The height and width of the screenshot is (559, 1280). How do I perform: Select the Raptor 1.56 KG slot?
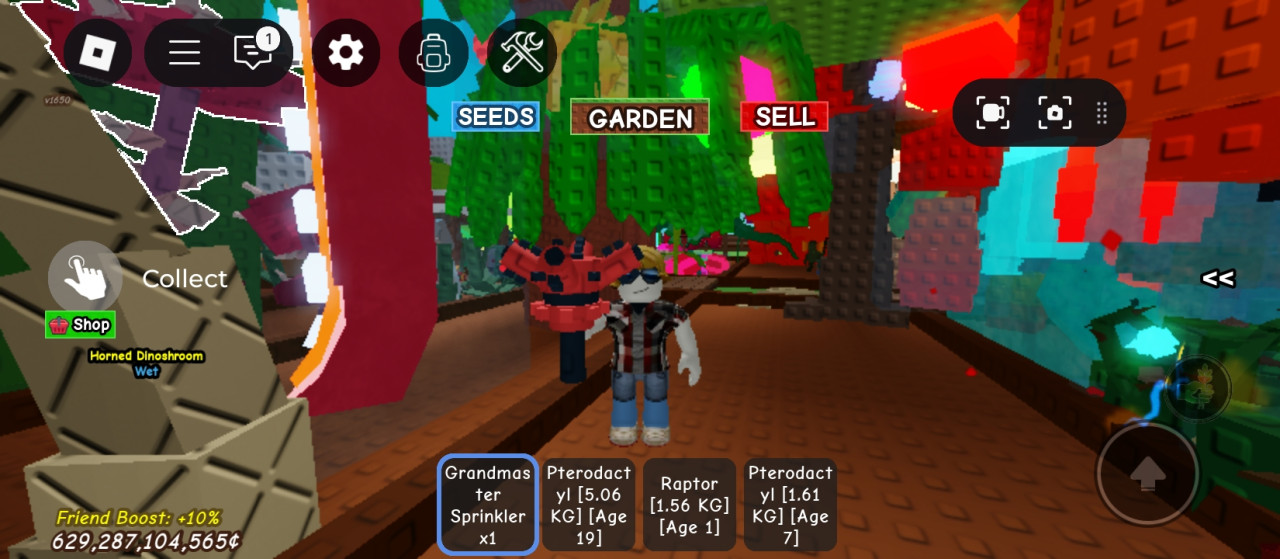point(689,505)
